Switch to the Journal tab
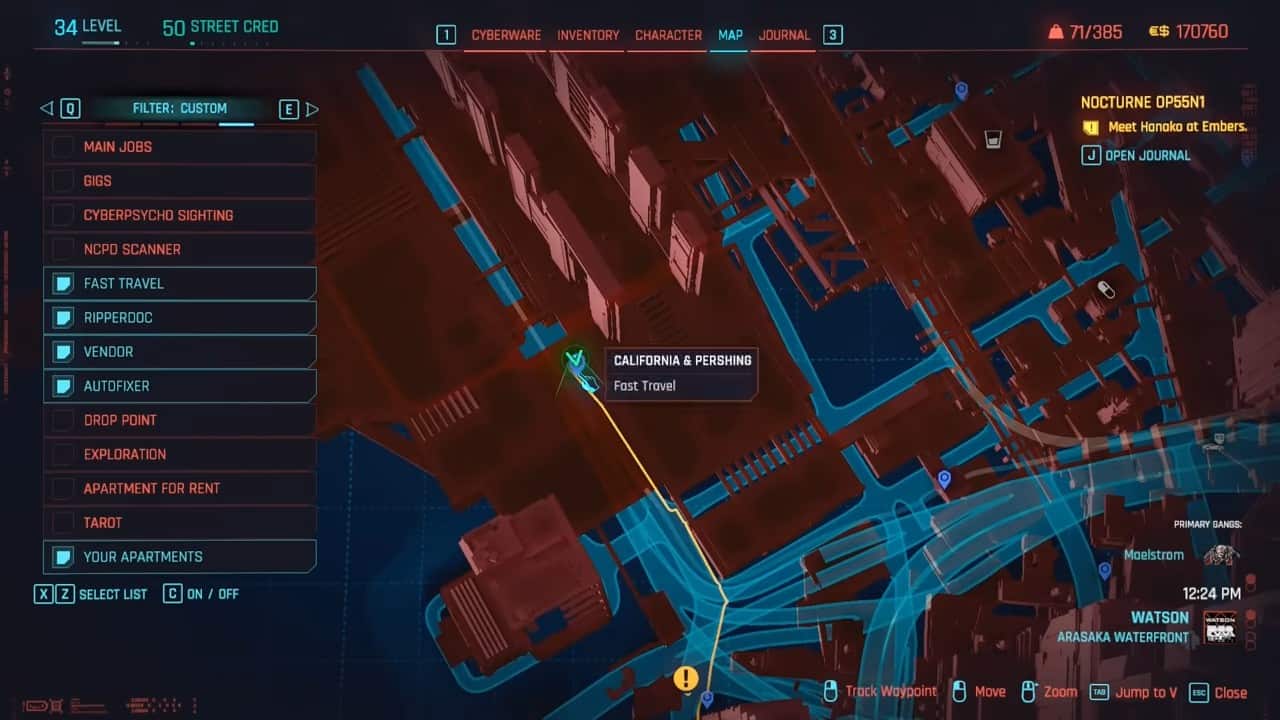Image resolution: width=1280 pixels, height=720 pixels. coord(784,34)
